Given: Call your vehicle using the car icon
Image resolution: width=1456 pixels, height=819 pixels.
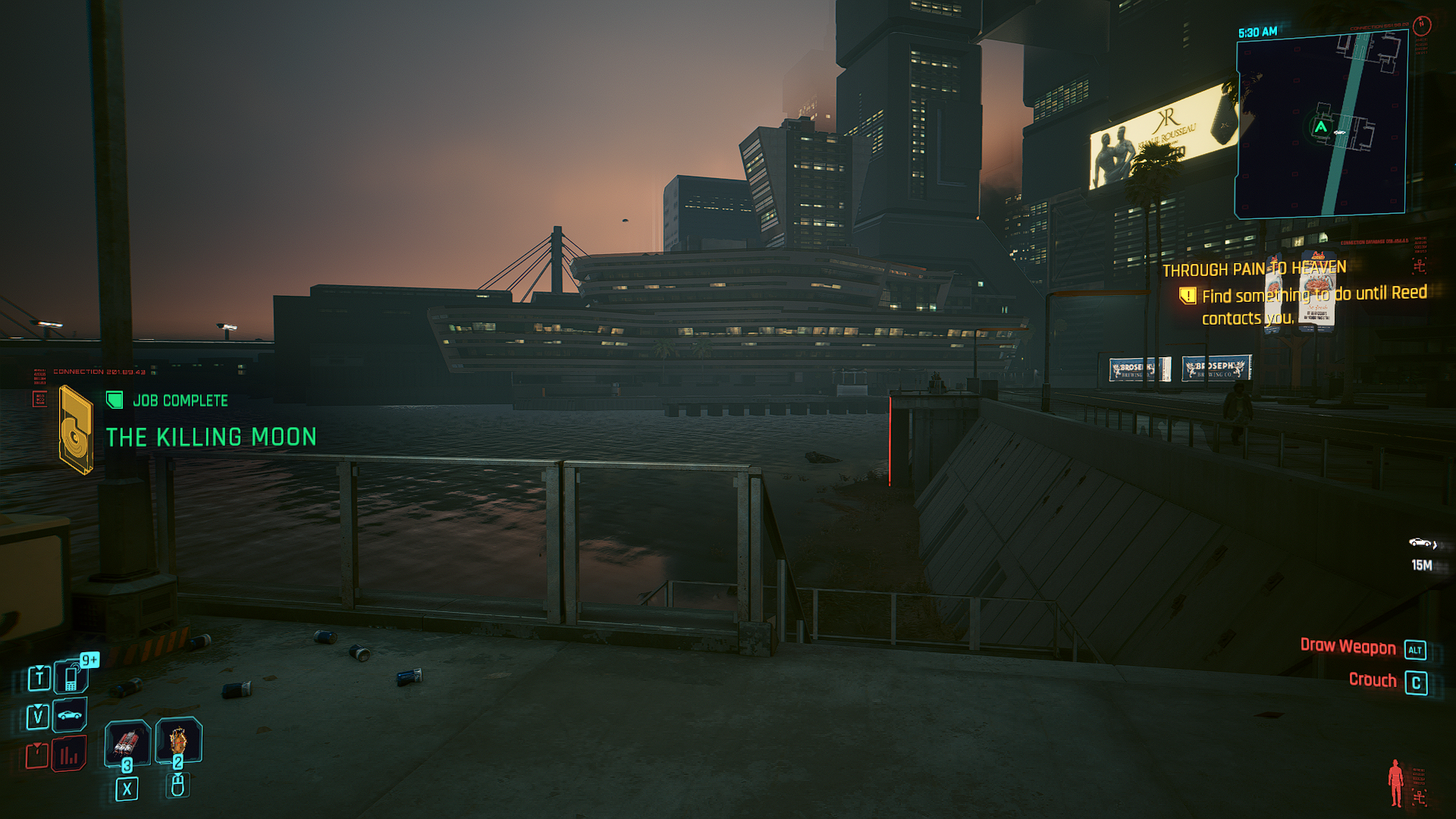Looking at the screenshot, I should [70, 715].
